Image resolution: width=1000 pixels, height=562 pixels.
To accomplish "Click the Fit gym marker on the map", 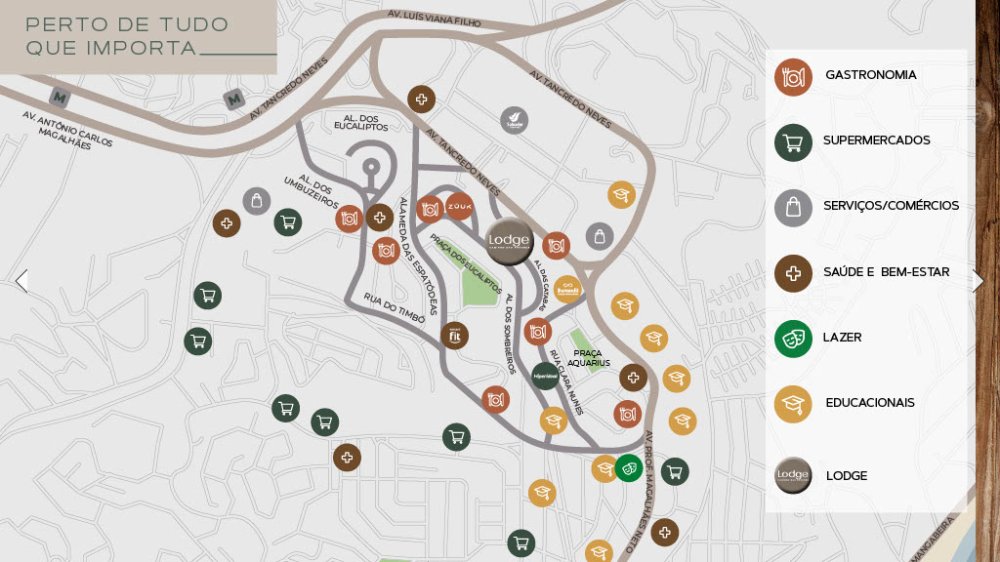I will 454,336.
